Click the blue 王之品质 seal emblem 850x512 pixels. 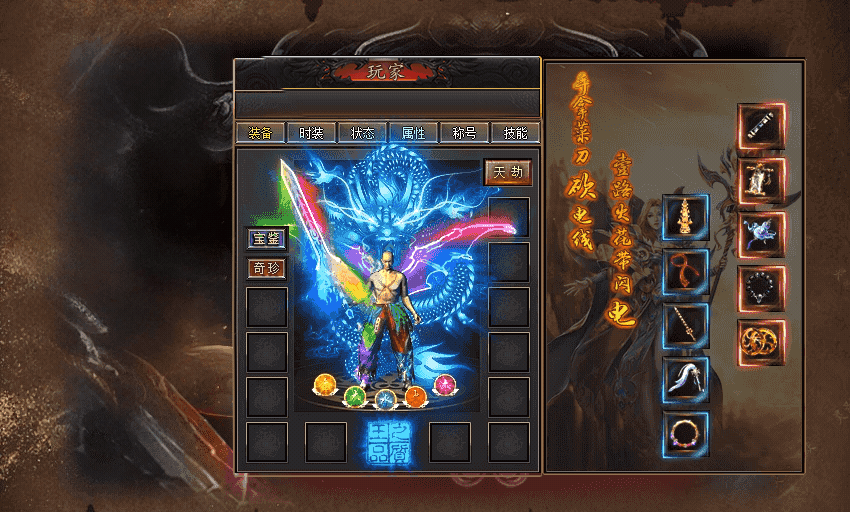pos(386,441)
